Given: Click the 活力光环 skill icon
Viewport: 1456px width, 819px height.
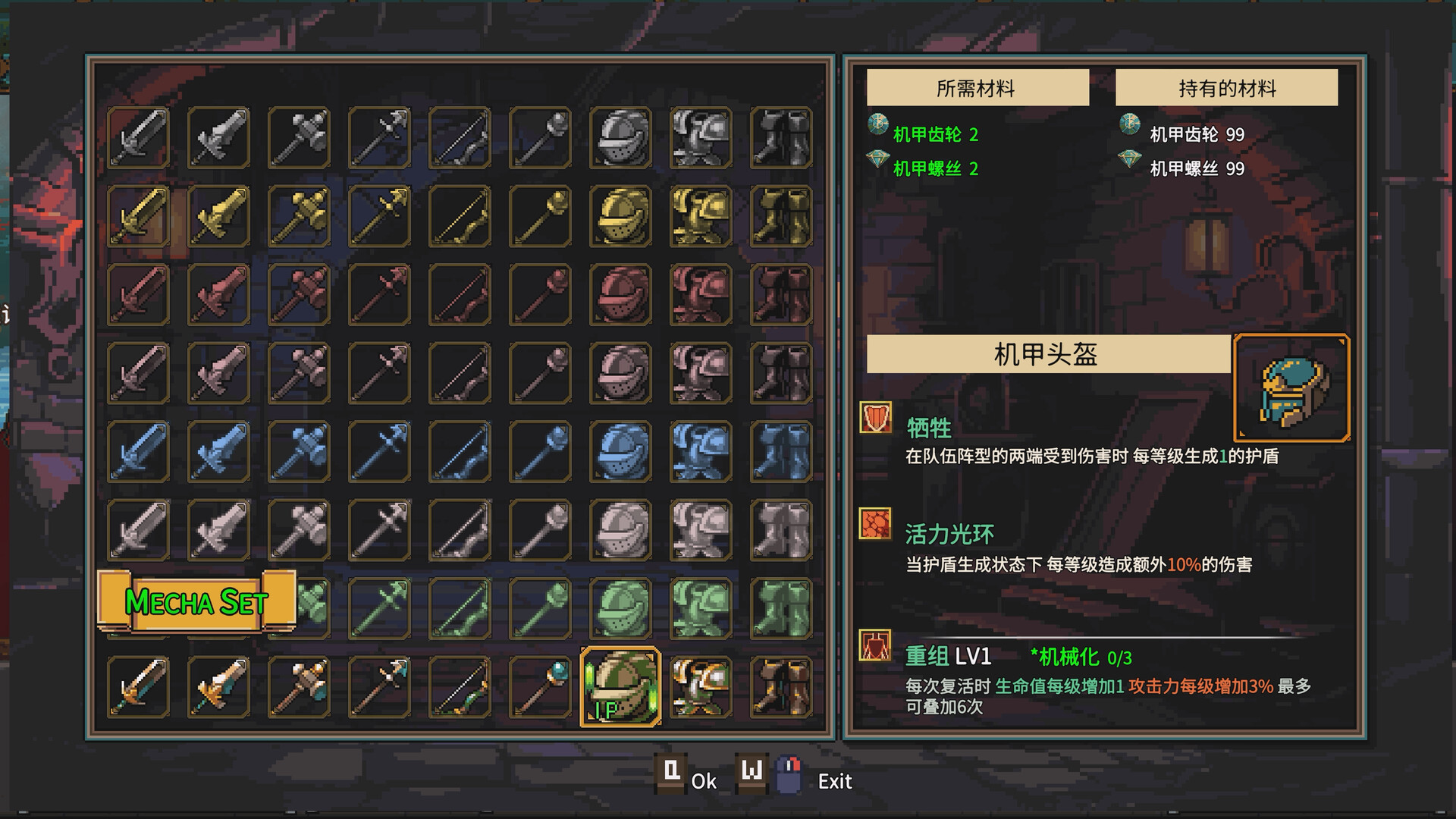Looking at the screenshot, I should point(874,526).
